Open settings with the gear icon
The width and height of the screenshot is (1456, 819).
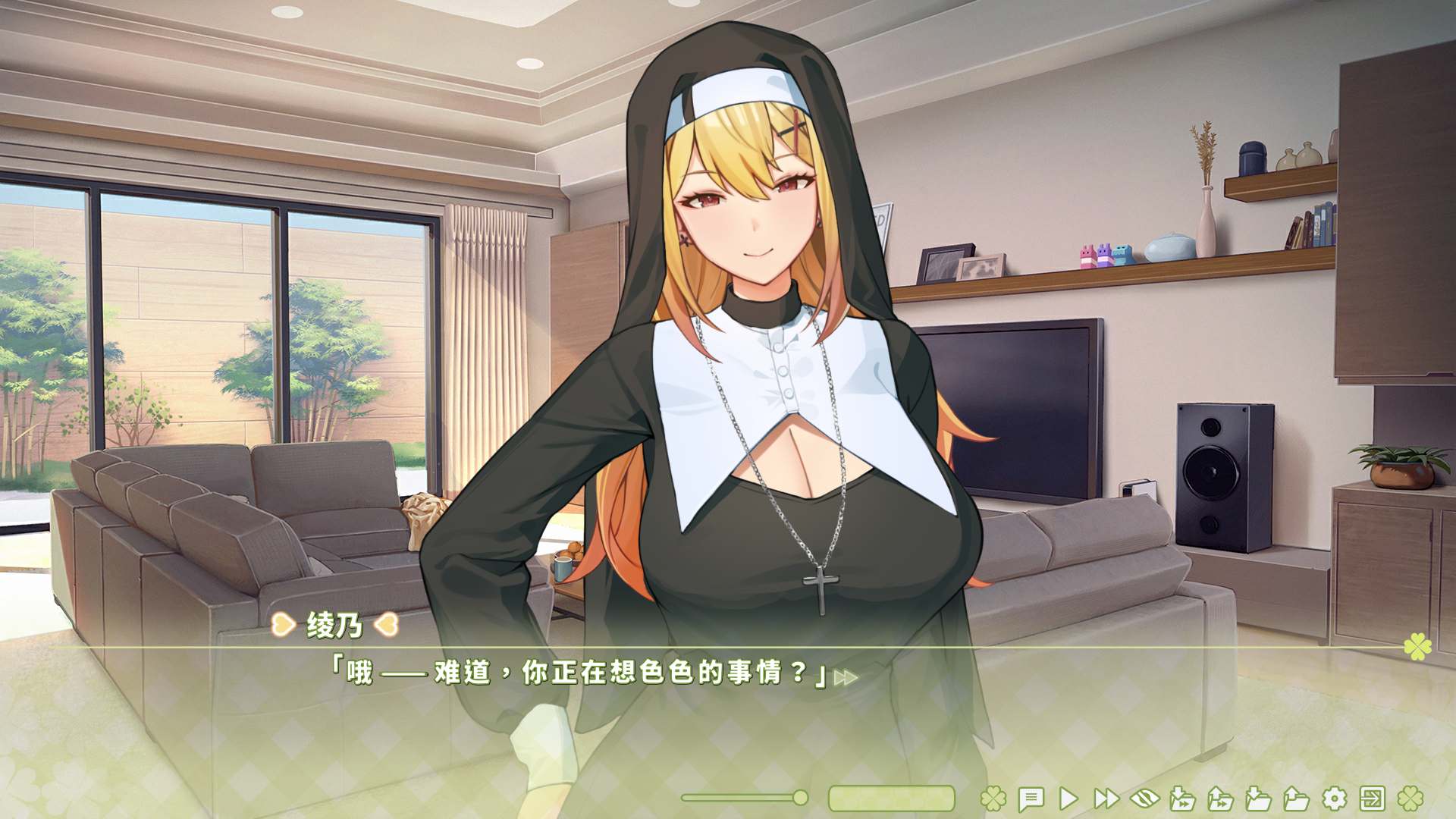[x=1334, y=799]
